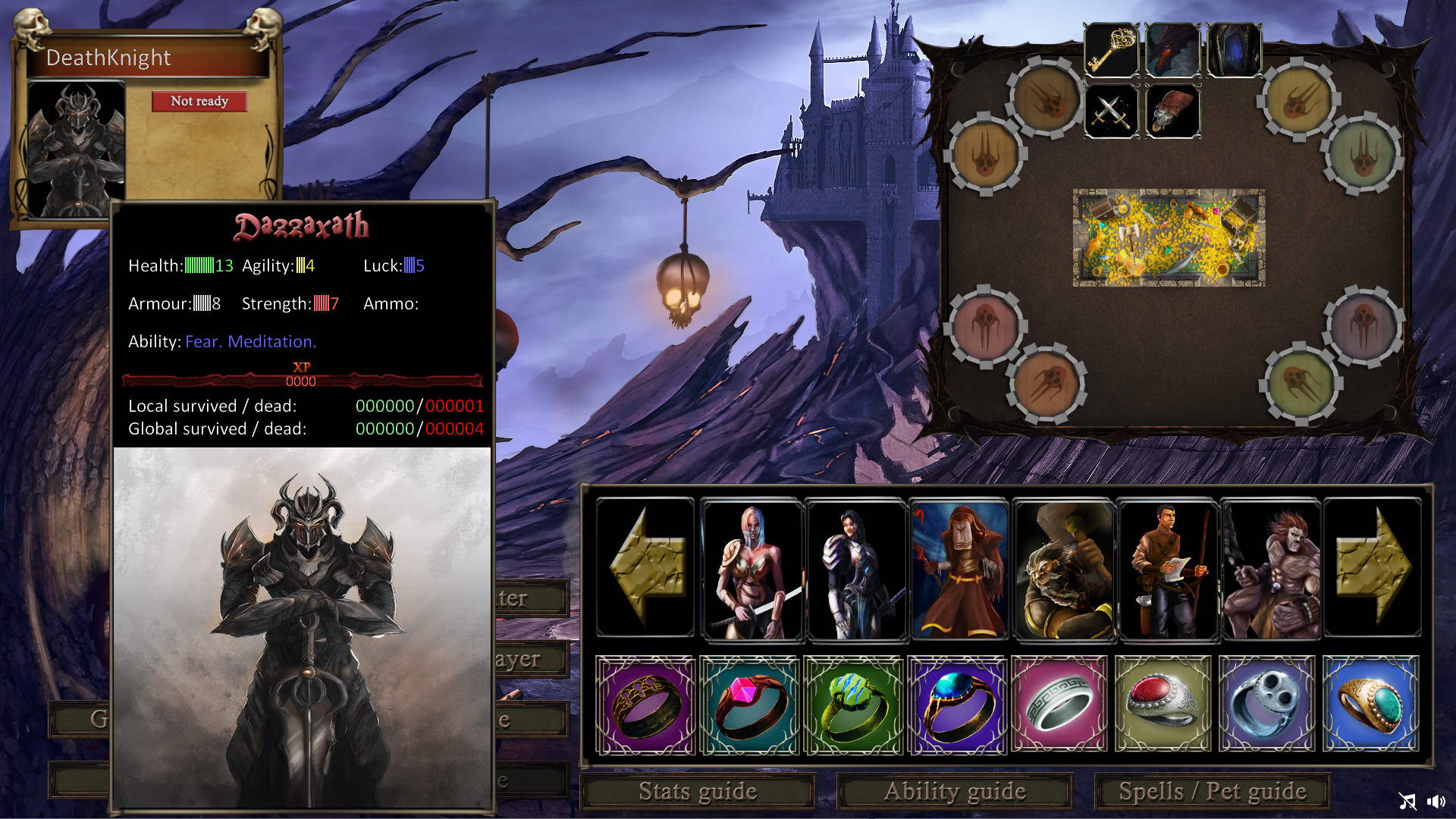Toggle the pin icon in bottom right corner
1456x819 pixels.
coord(1408,801)
